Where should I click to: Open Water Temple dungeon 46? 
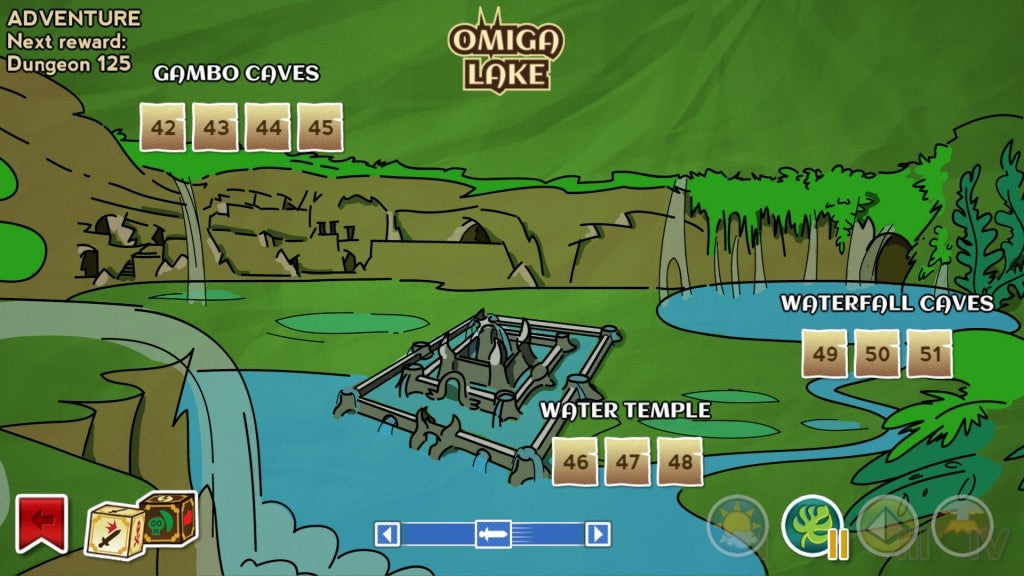pos(575,462)
